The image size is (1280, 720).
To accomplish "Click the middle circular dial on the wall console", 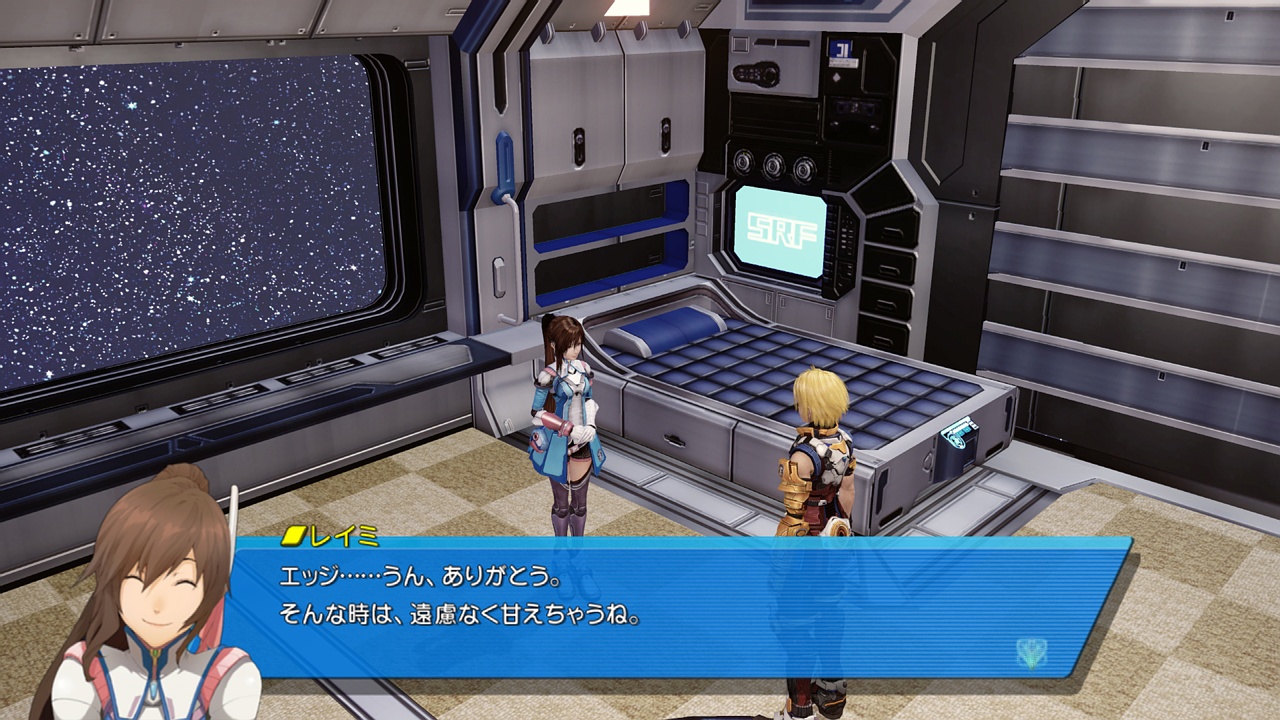I will pos(772,167).
